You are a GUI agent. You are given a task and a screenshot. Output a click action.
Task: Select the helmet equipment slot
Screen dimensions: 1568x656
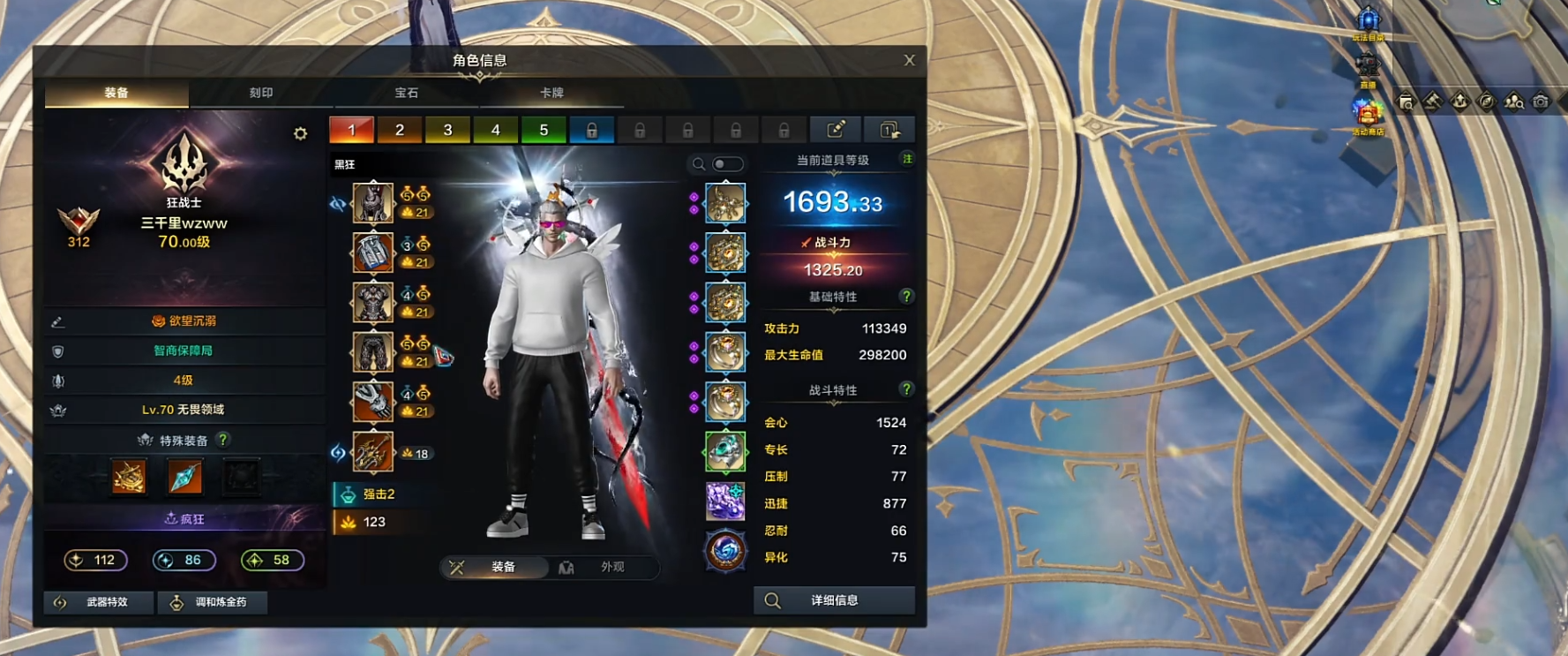coord(373,203)
